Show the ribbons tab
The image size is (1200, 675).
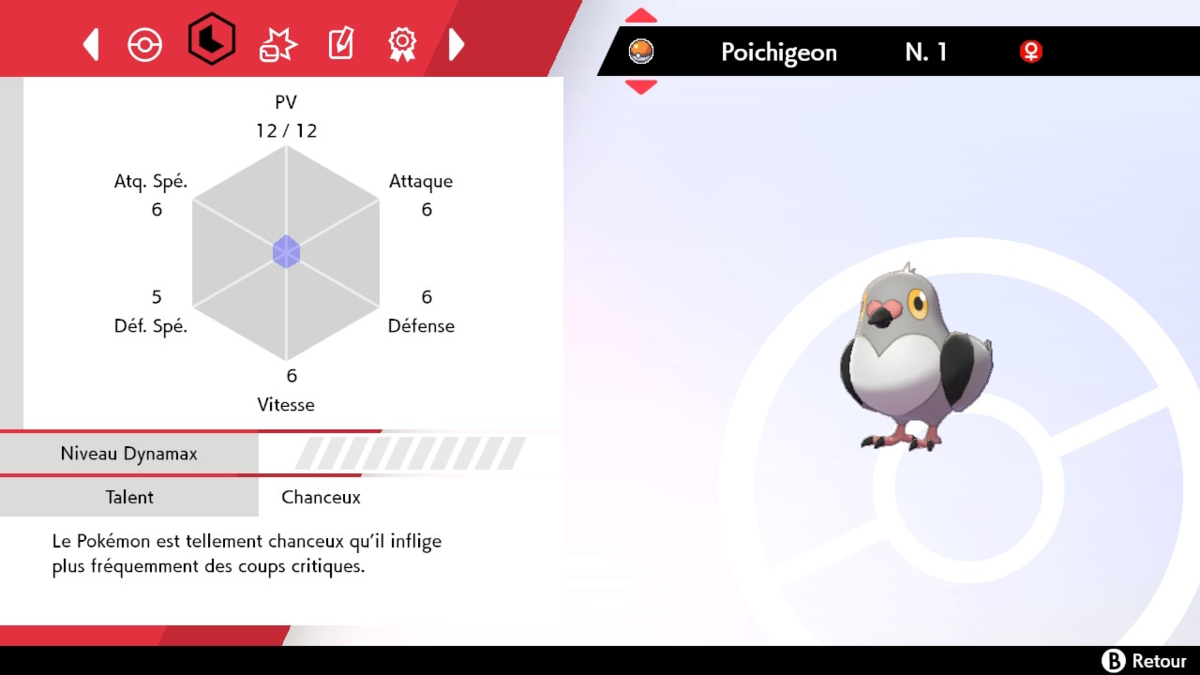pos(402,44)
